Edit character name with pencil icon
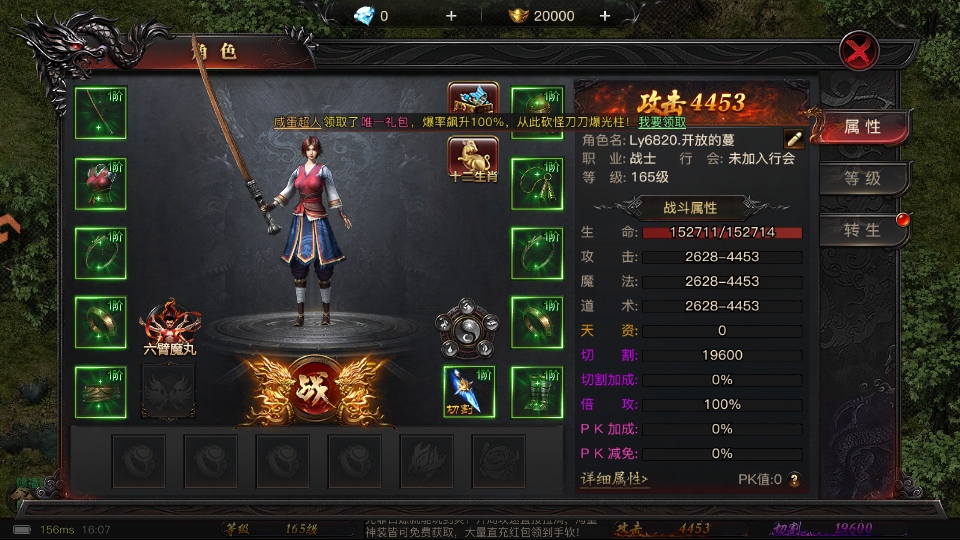Viewport: 960px width, 540px height. (793, 139)
